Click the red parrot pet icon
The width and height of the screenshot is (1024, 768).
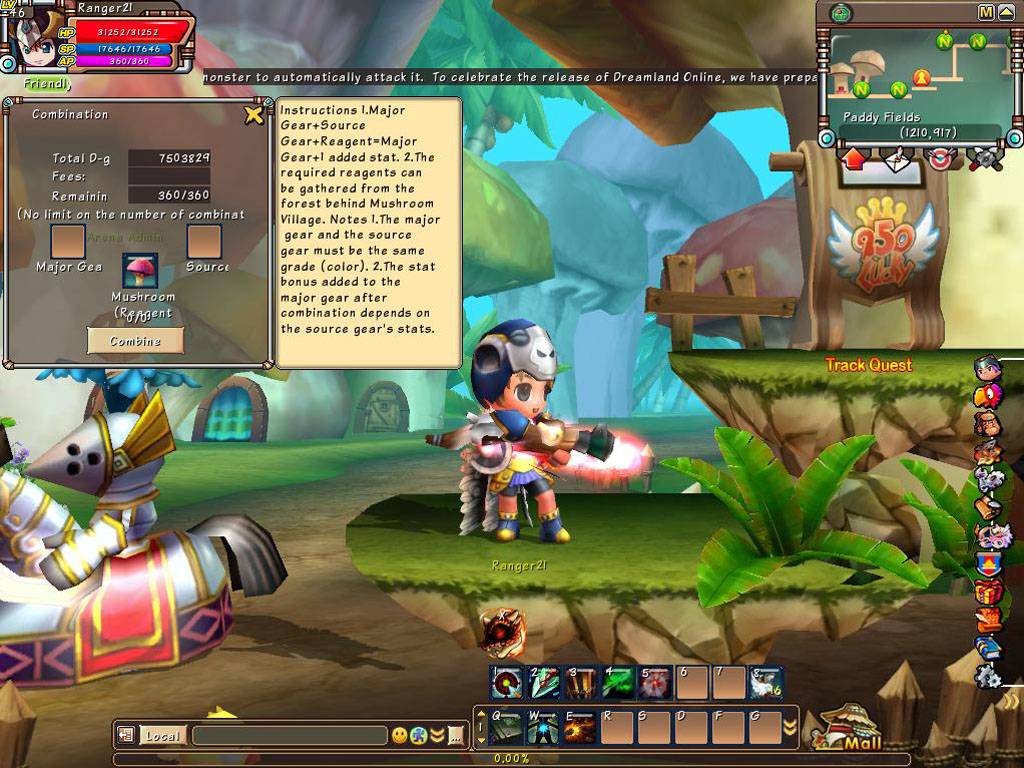[x=987, y=397]
